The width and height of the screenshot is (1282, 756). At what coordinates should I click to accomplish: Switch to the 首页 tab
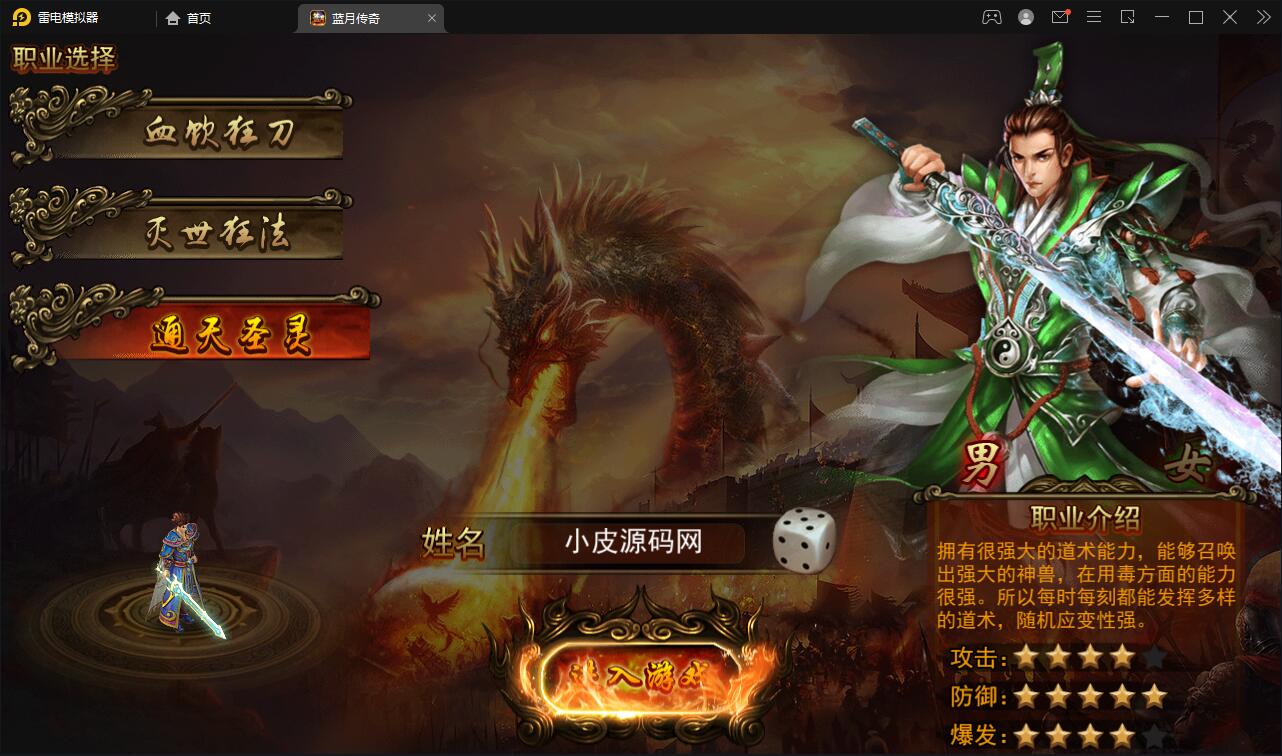[188, 17]
